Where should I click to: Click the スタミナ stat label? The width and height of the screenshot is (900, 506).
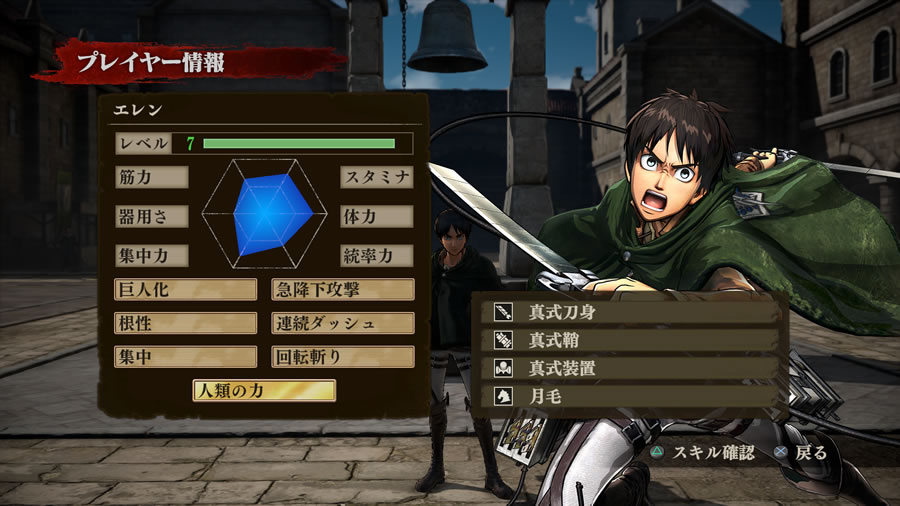pos(376,177)
